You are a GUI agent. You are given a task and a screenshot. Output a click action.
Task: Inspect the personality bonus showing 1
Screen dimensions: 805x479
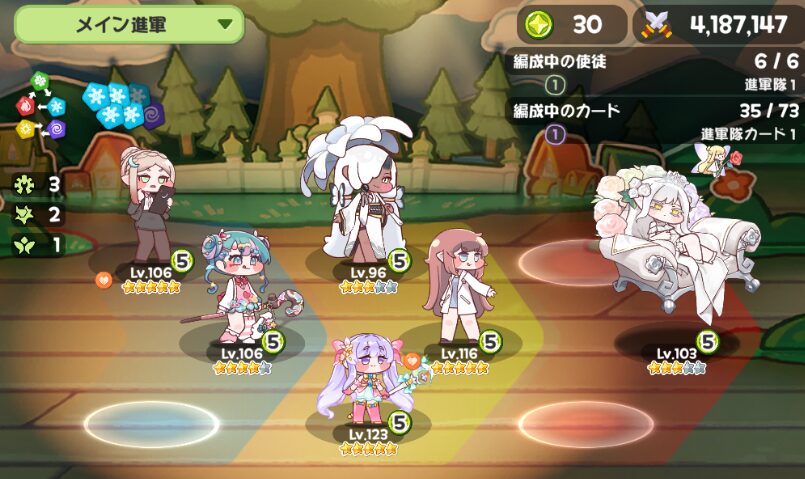[40, 244]
